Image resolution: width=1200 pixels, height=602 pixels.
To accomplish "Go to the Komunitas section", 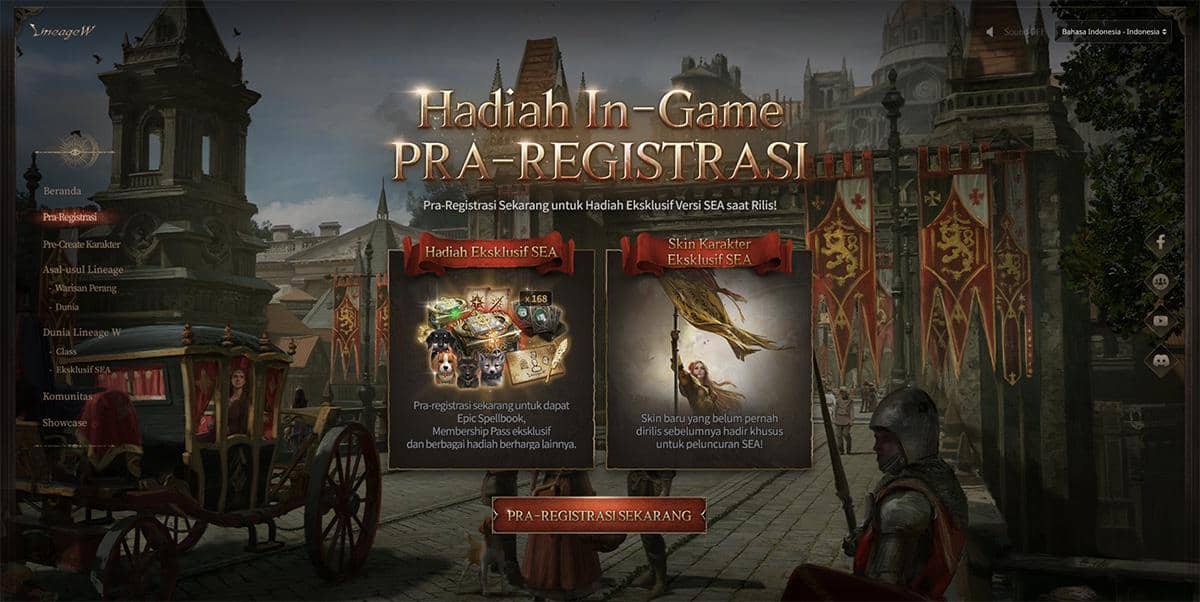I will (67, 396).
